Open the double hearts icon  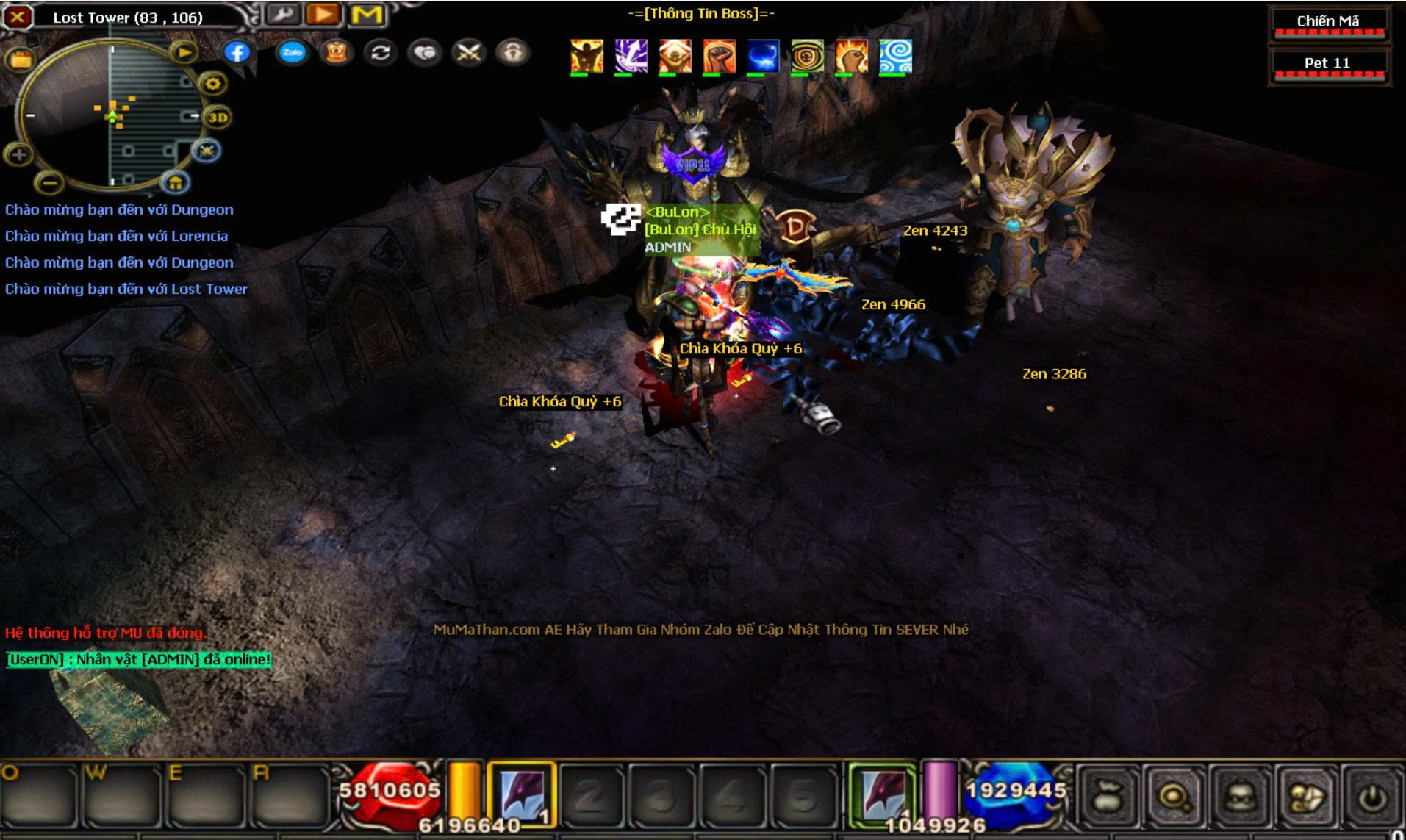pyautogui.click(x=425, y=52)
